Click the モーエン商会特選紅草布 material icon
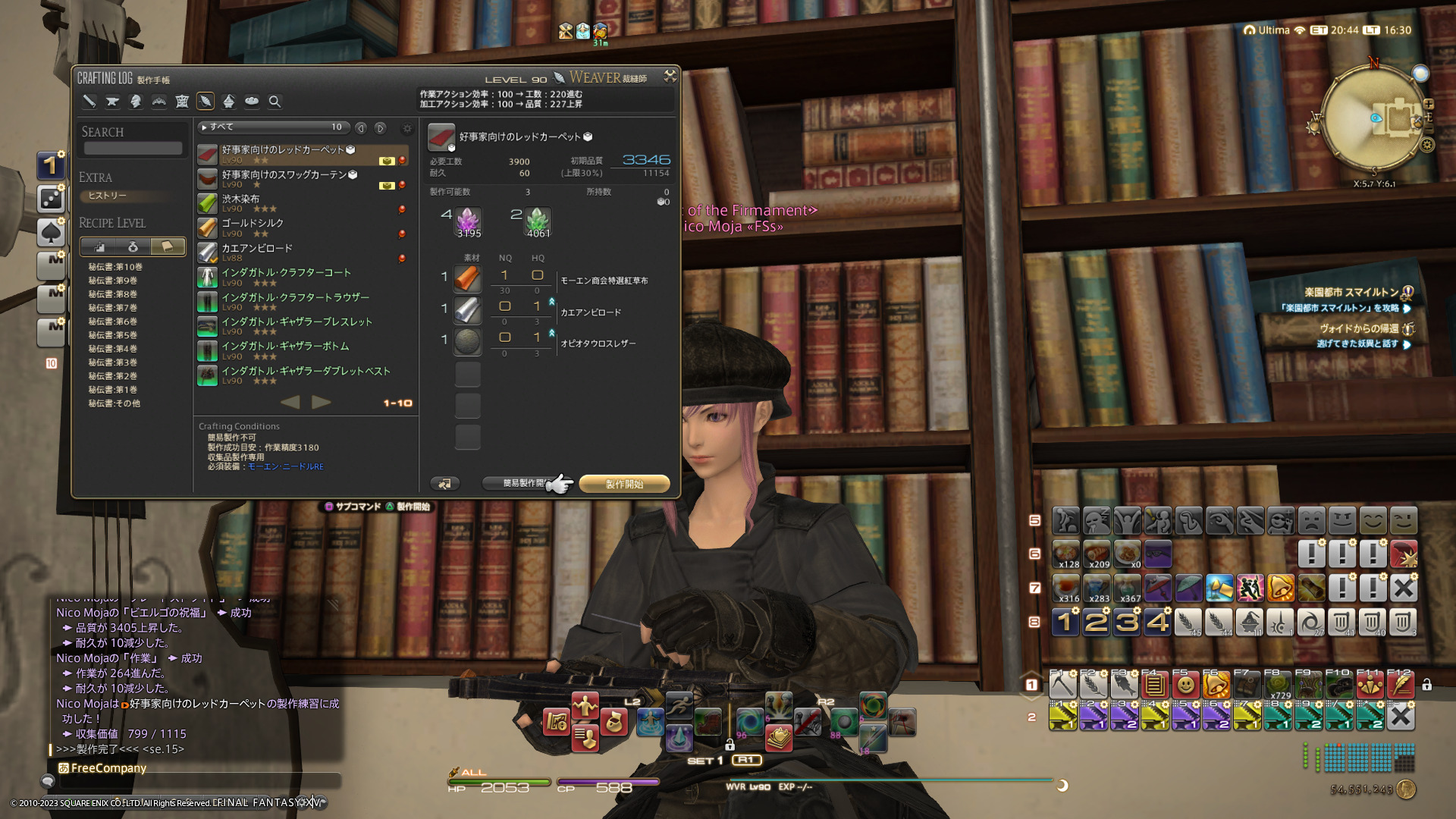1456x819 pixels. [x=467, y=278]
